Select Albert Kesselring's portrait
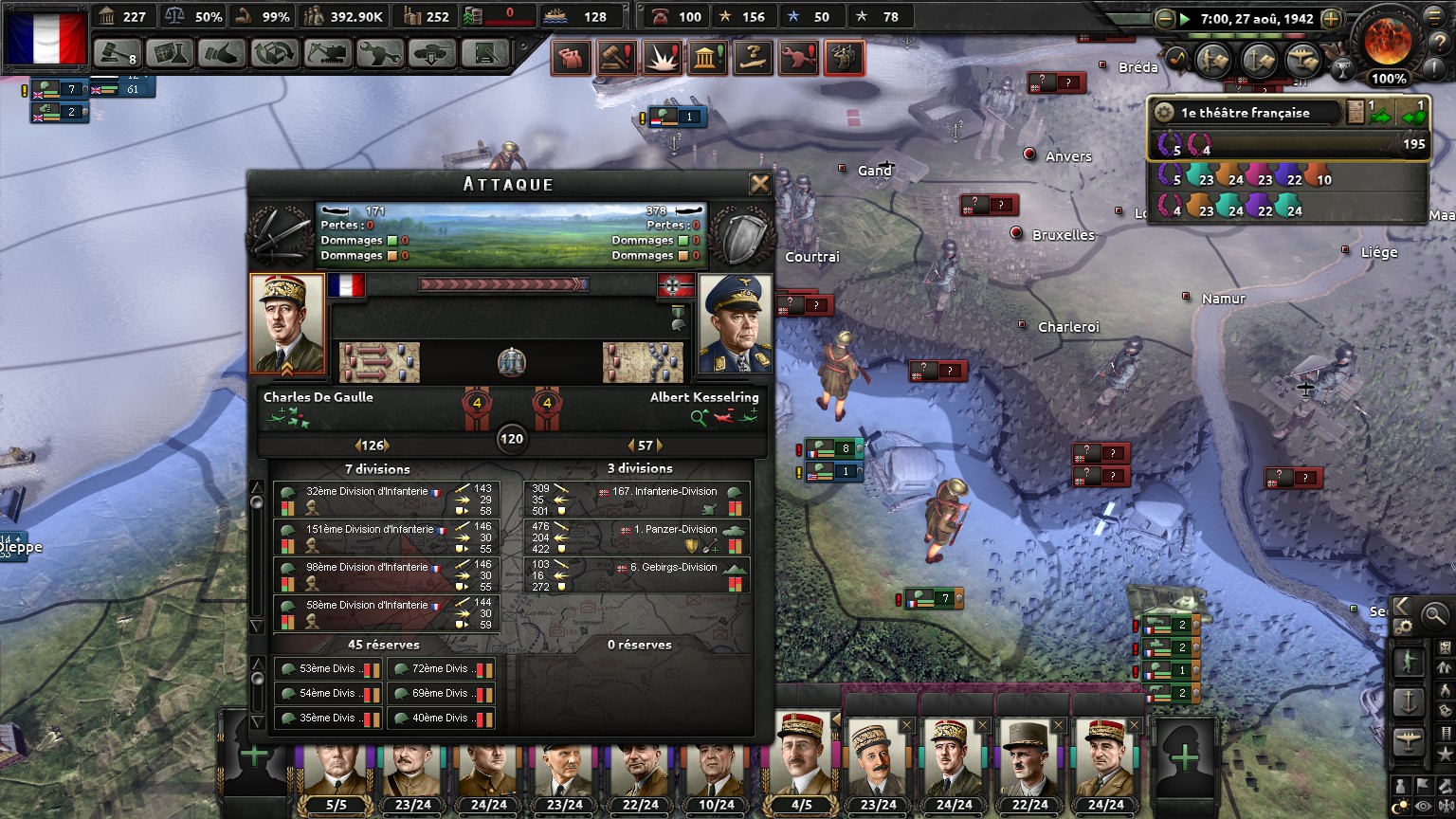1456x819 pixels. (x=735, y=324)
